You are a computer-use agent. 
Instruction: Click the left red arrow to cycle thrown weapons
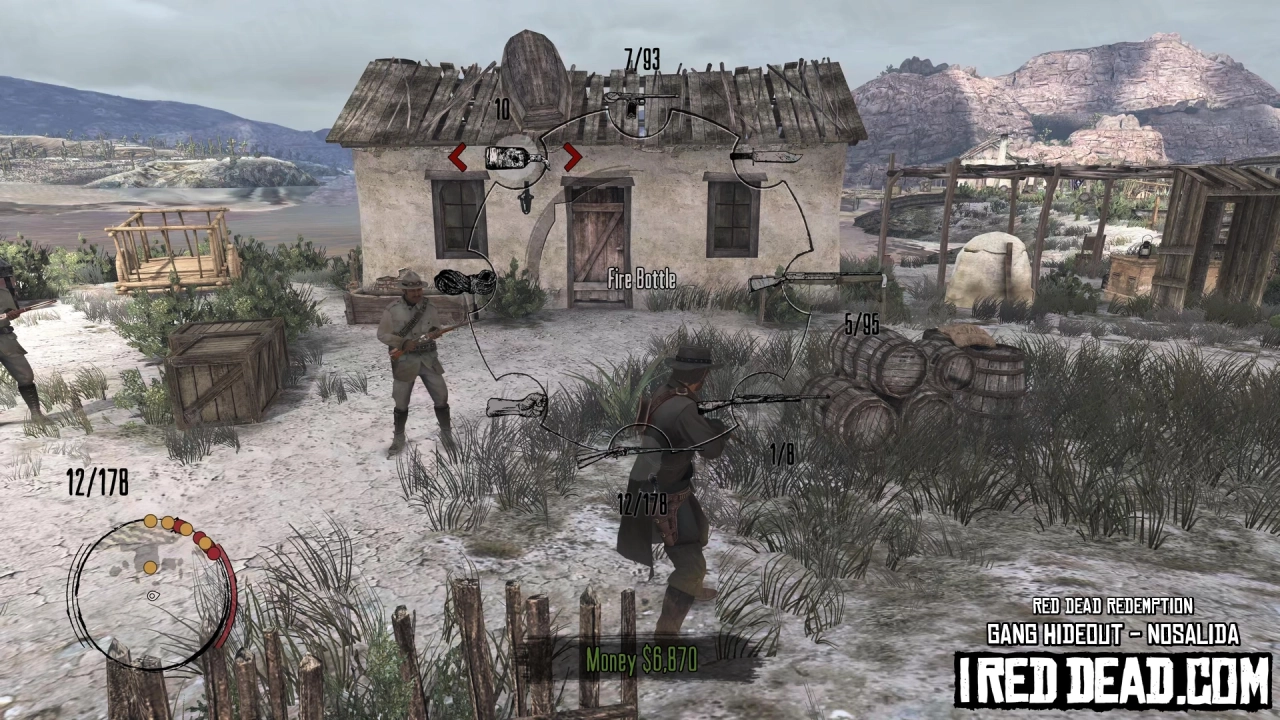(459, 157)
